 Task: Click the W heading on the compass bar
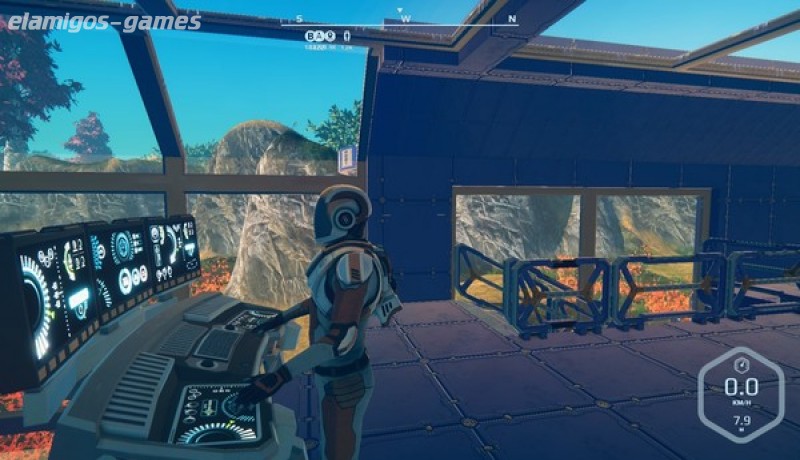point(405,18)
